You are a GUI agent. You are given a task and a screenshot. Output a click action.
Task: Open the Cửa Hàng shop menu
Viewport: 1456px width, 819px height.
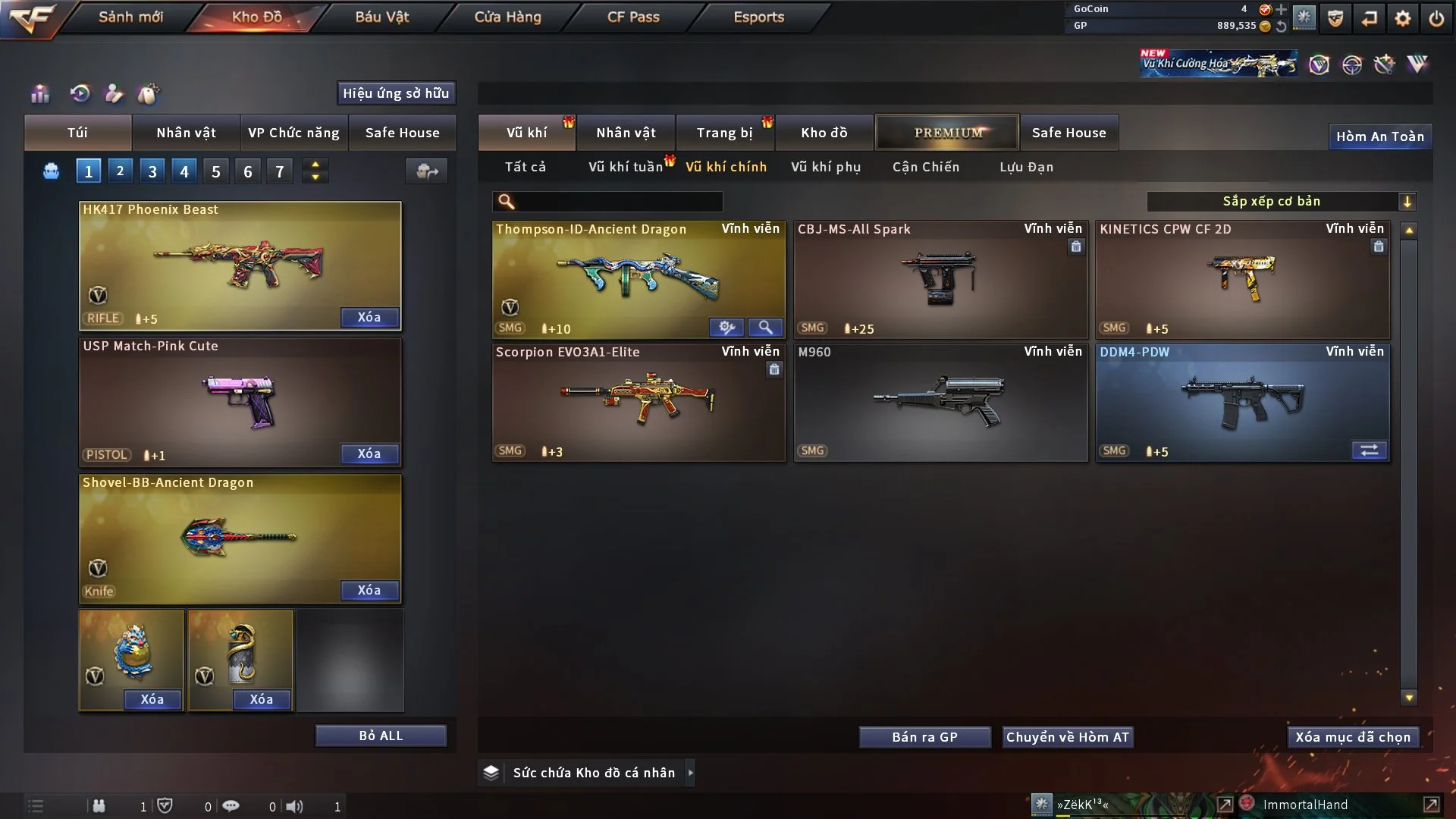click(507, 17)
